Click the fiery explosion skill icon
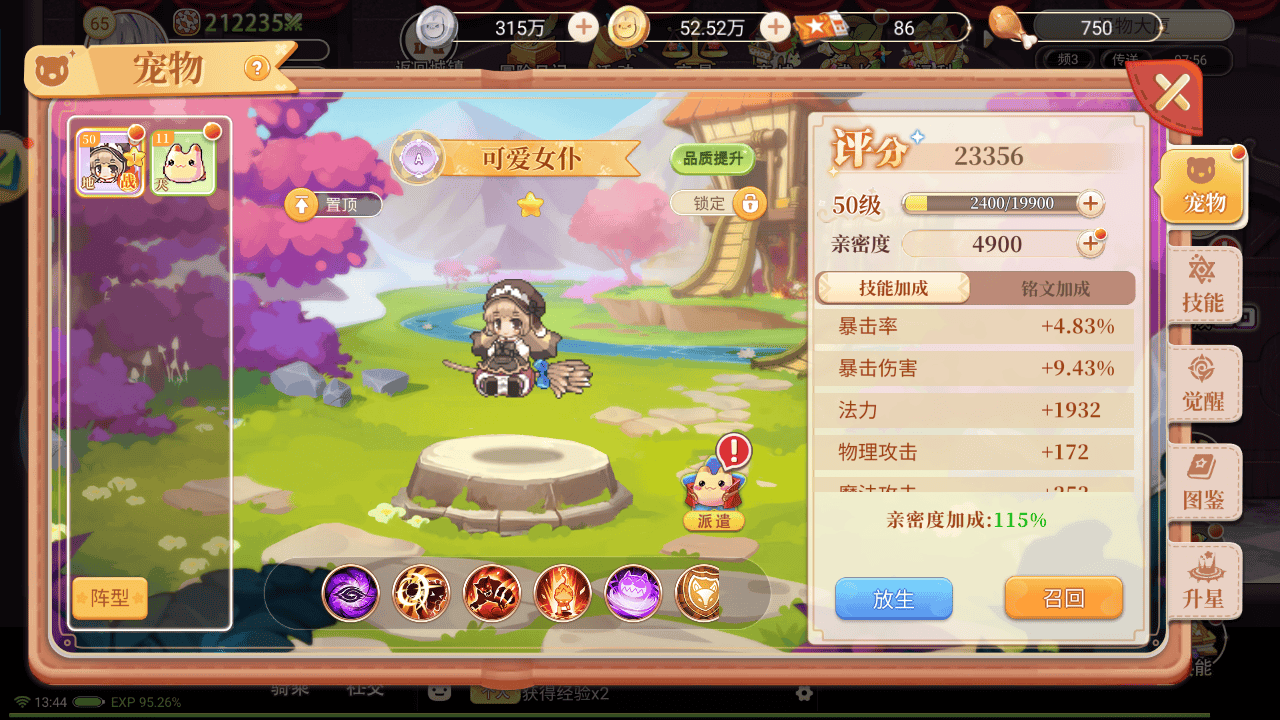The width and height of the screenshot is (1280, 720). [562, 592]
